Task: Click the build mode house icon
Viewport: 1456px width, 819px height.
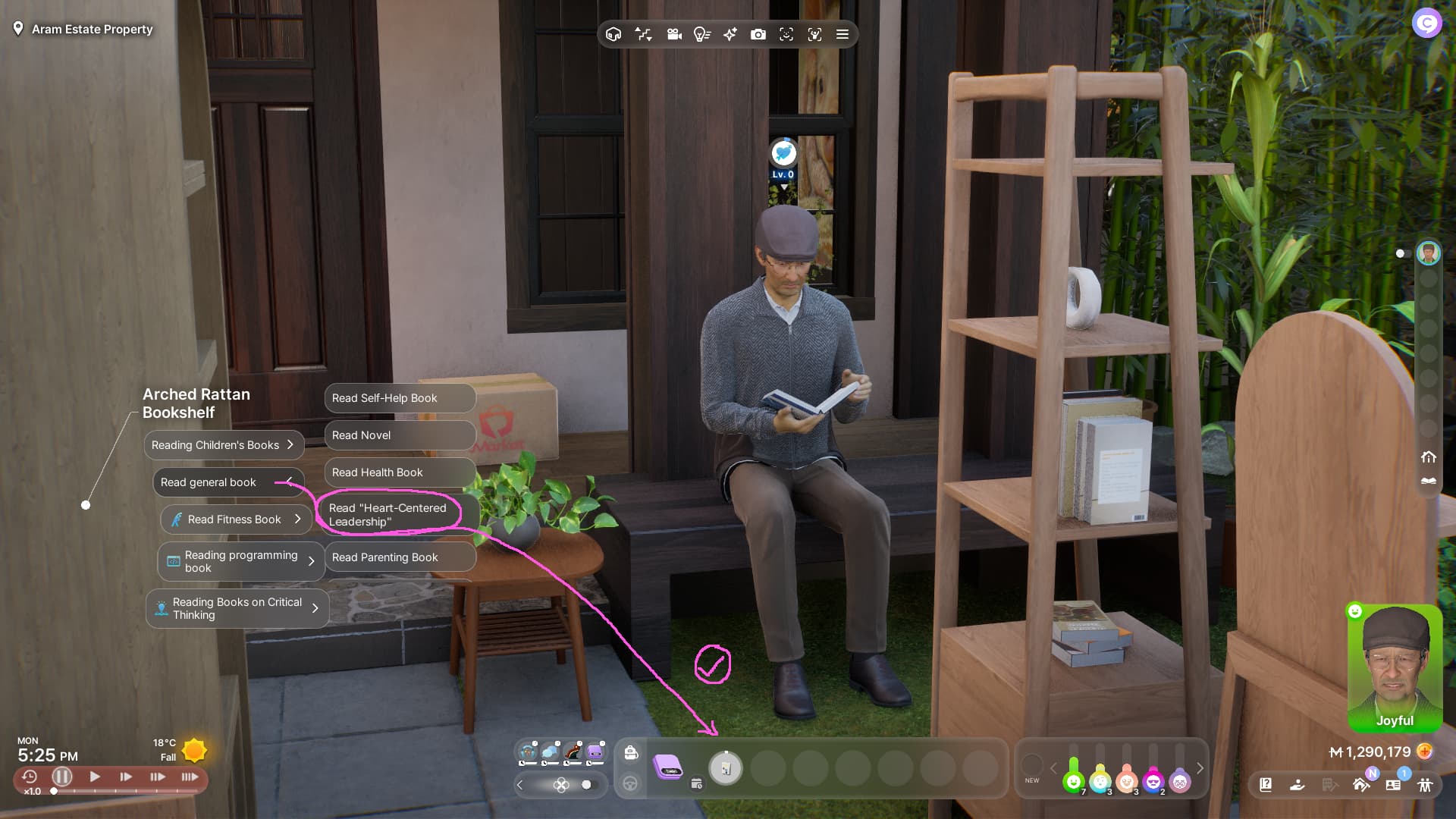Action: (613, 34)
